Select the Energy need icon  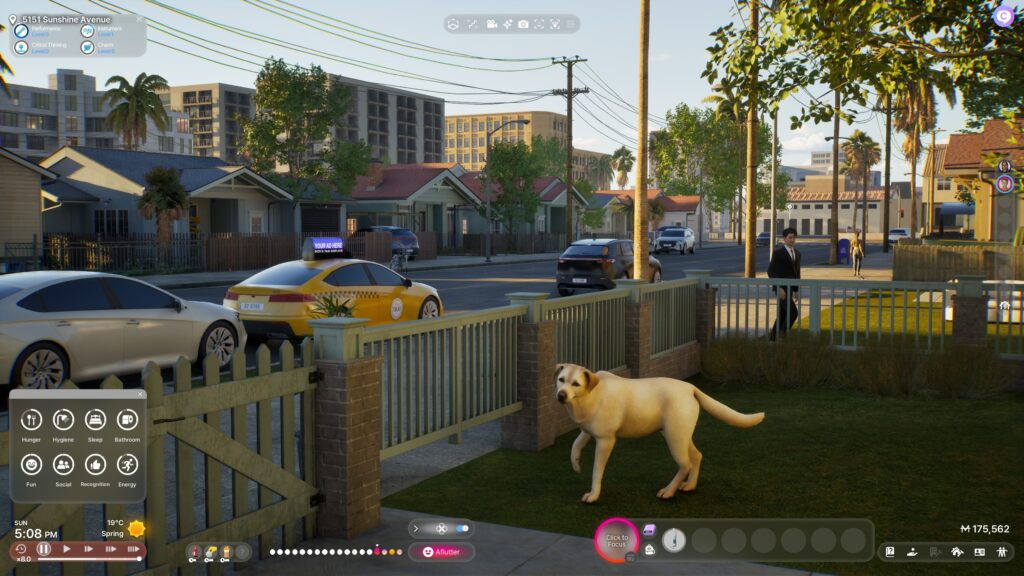(127, 464)
